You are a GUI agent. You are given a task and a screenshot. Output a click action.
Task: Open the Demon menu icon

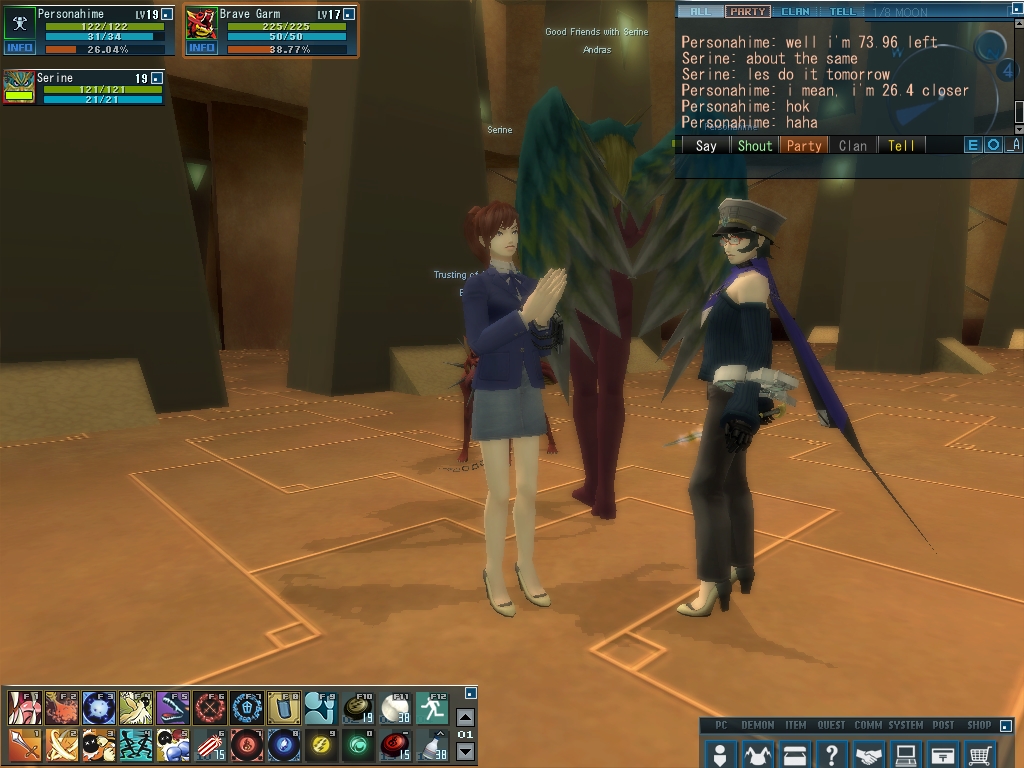pos(757,752)
